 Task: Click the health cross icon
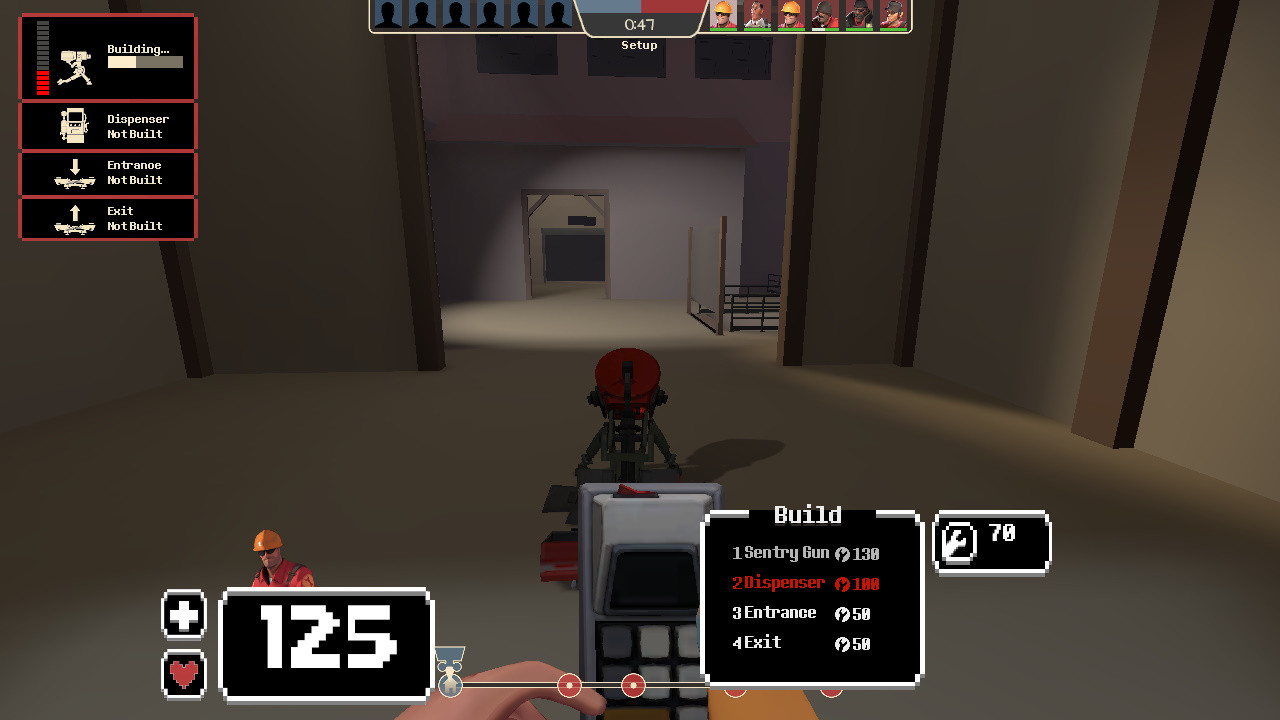point(184,615)
